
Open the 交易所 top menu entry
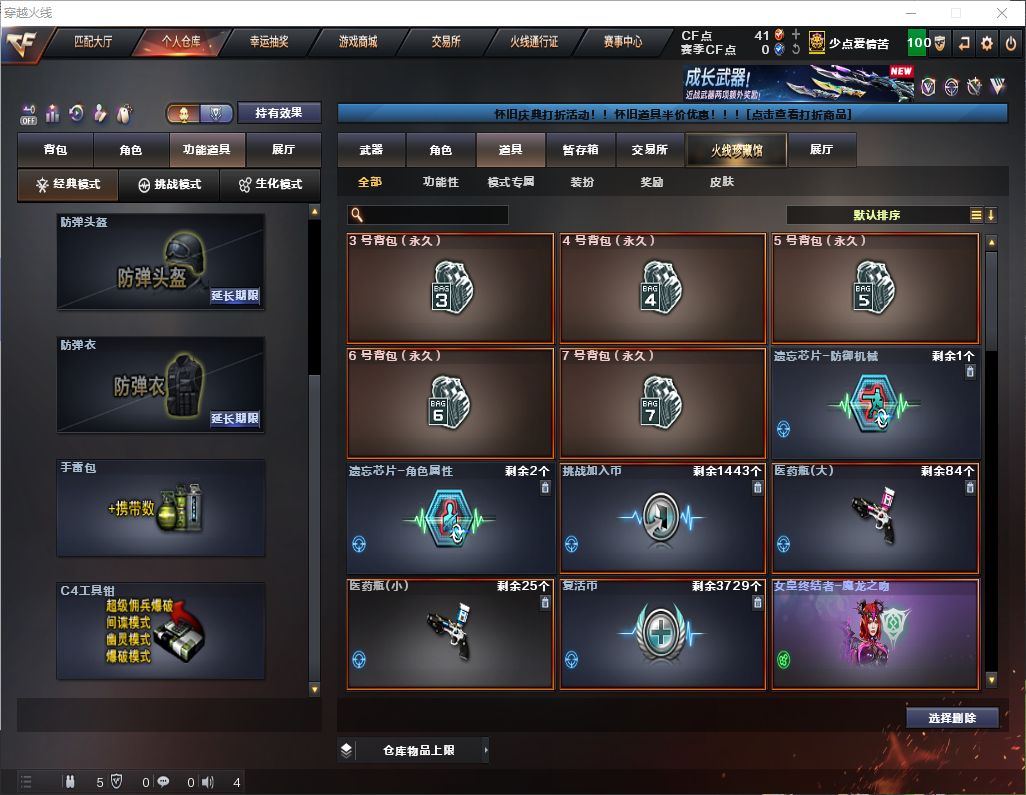click(x=446, y=42)
